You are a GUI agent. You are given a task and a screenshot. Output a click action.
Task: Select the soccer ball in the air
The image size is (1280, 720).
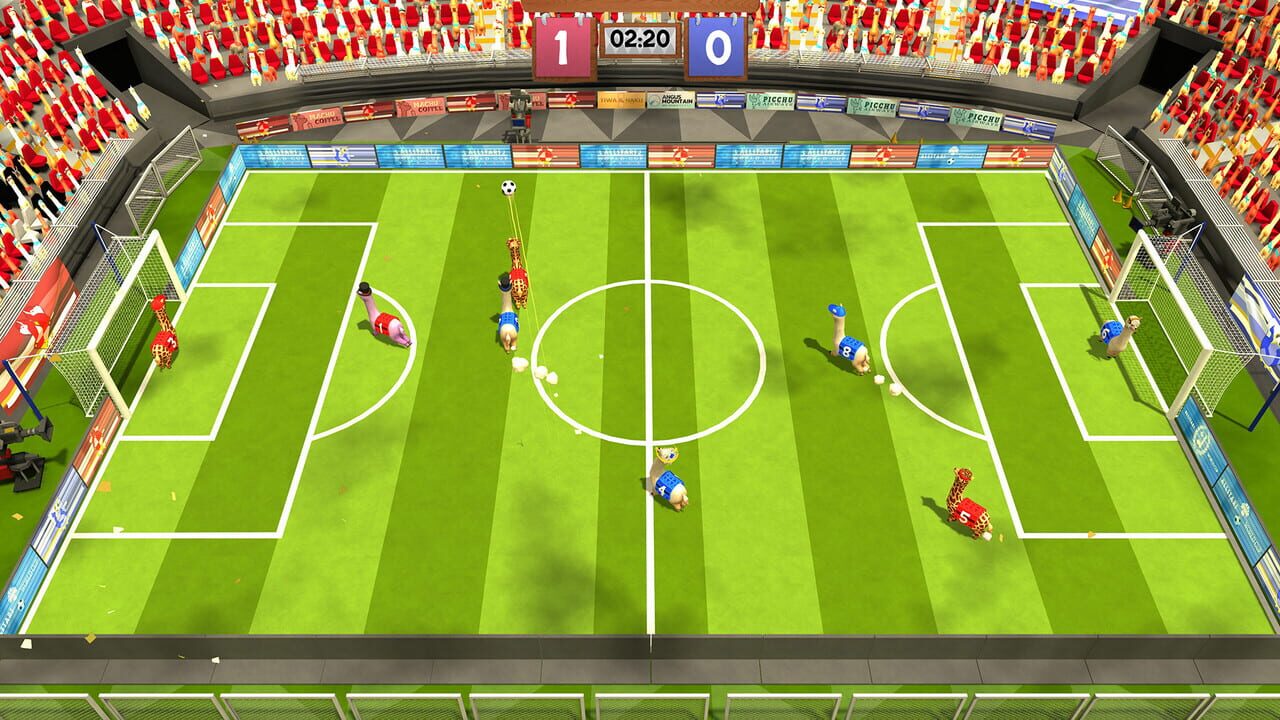[510, 186]
